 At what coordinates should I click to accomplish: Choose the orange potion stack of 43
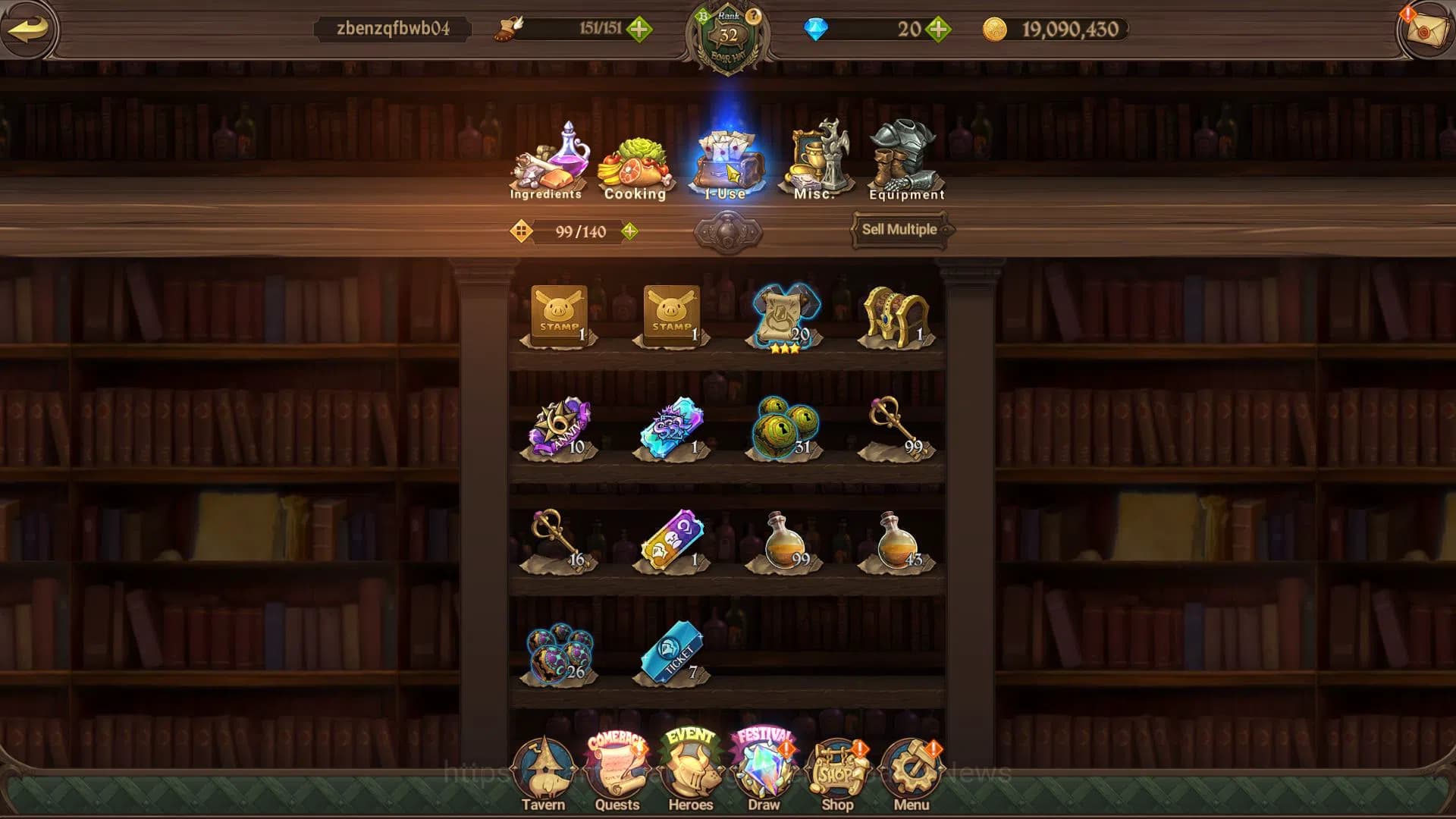pos(896,541)
